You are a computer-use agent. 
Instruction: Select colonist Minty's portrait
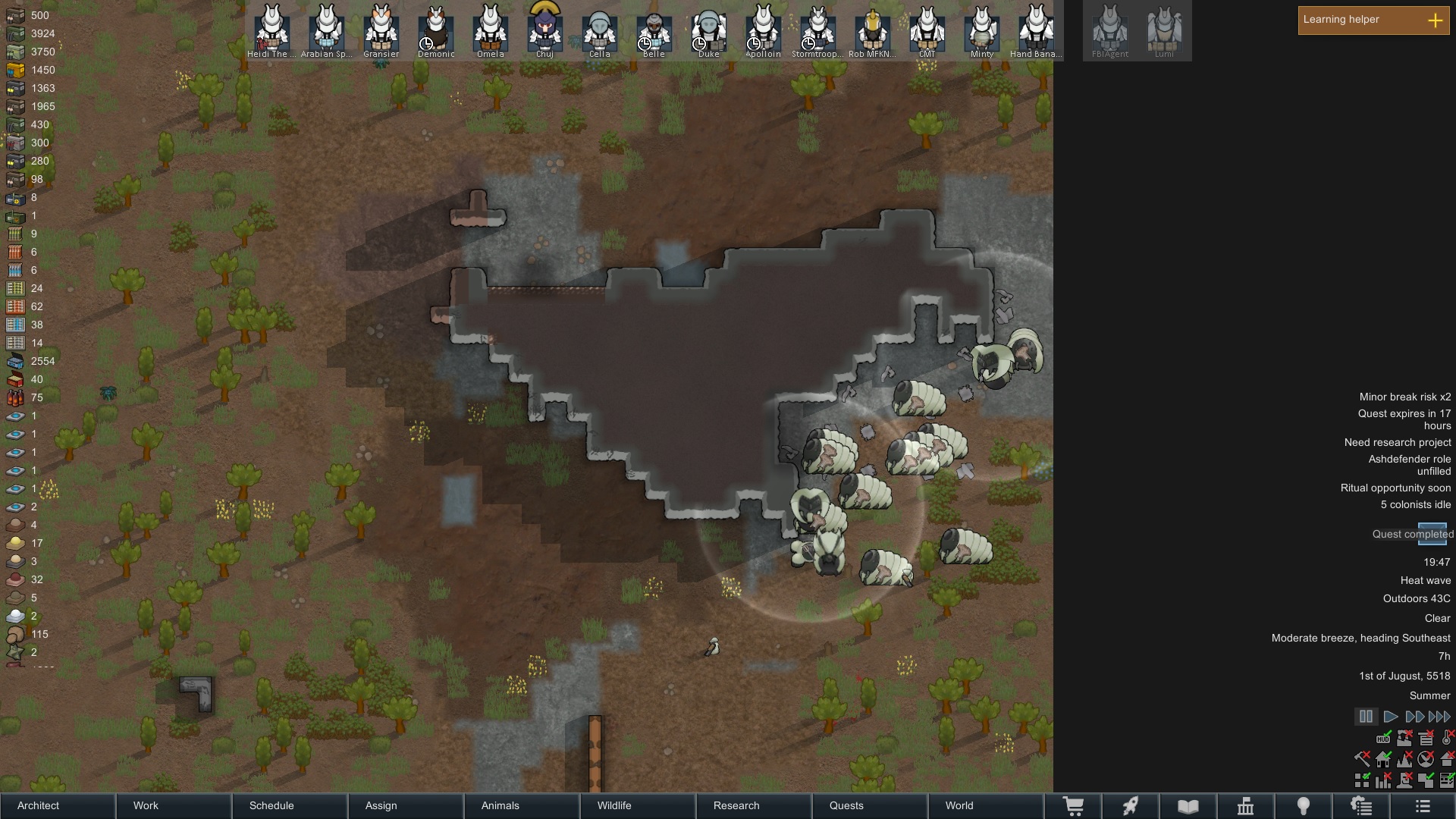981,30
